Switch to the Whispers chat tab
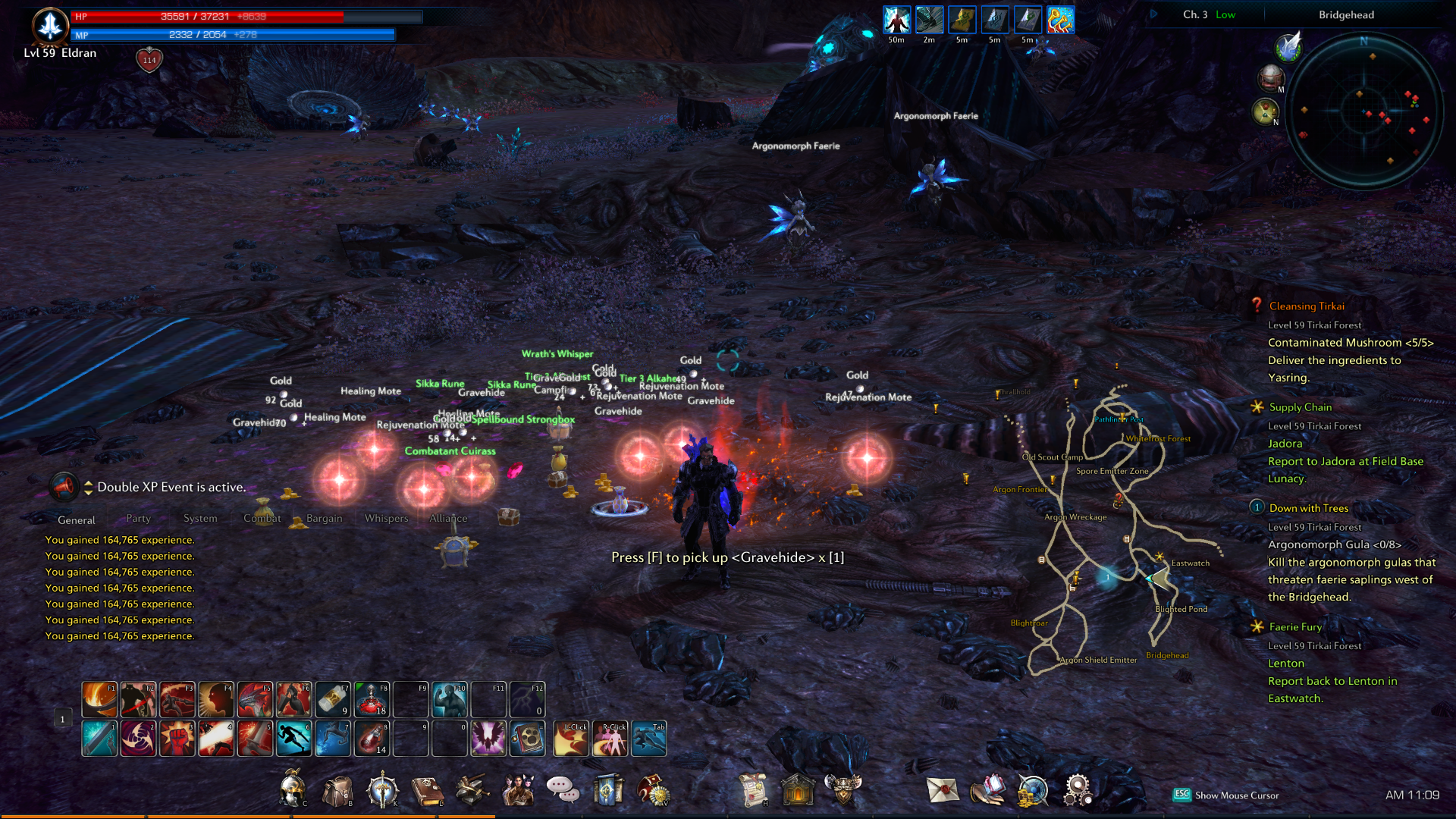Screen dimensions: 1456x819 point(386,519)
